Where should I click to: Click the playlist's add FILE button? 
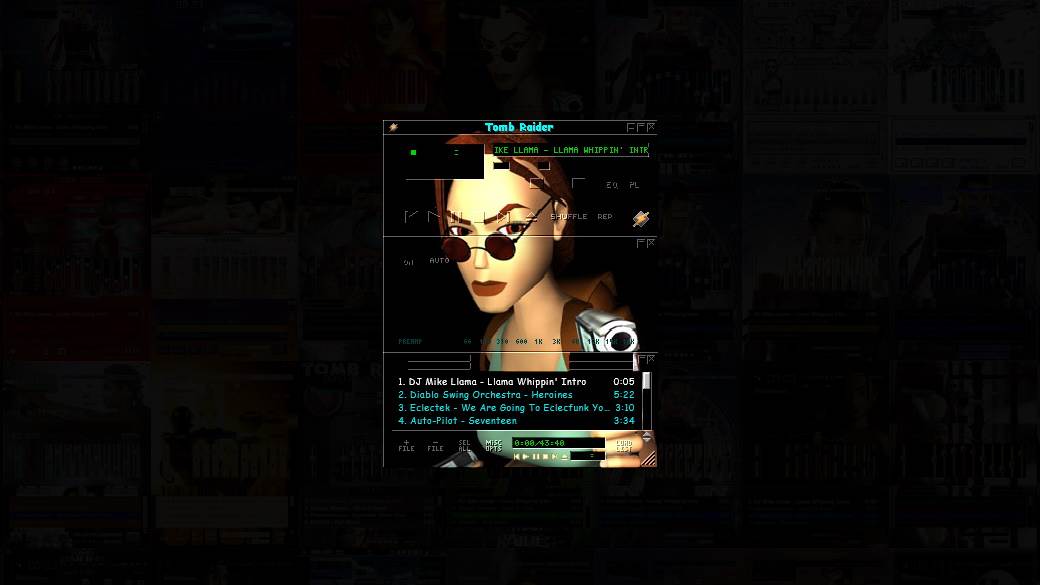406,445
